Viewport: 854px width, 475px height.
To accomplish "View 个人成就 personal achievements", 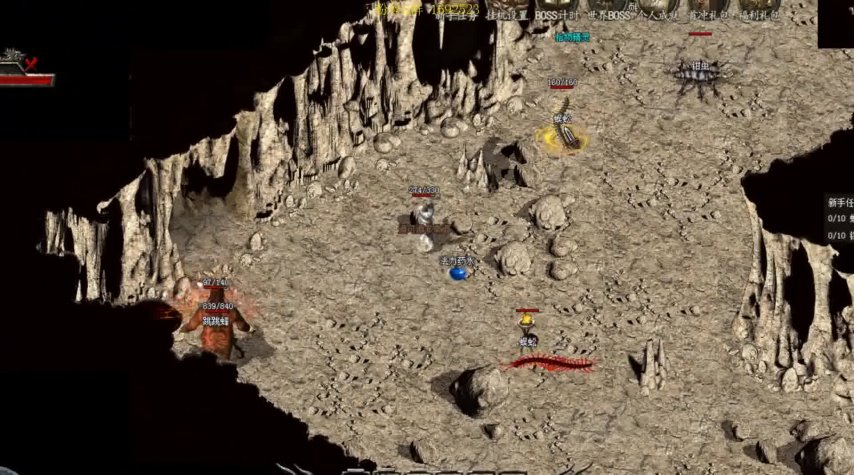I will pyautogui.click(x=657, y=14).
